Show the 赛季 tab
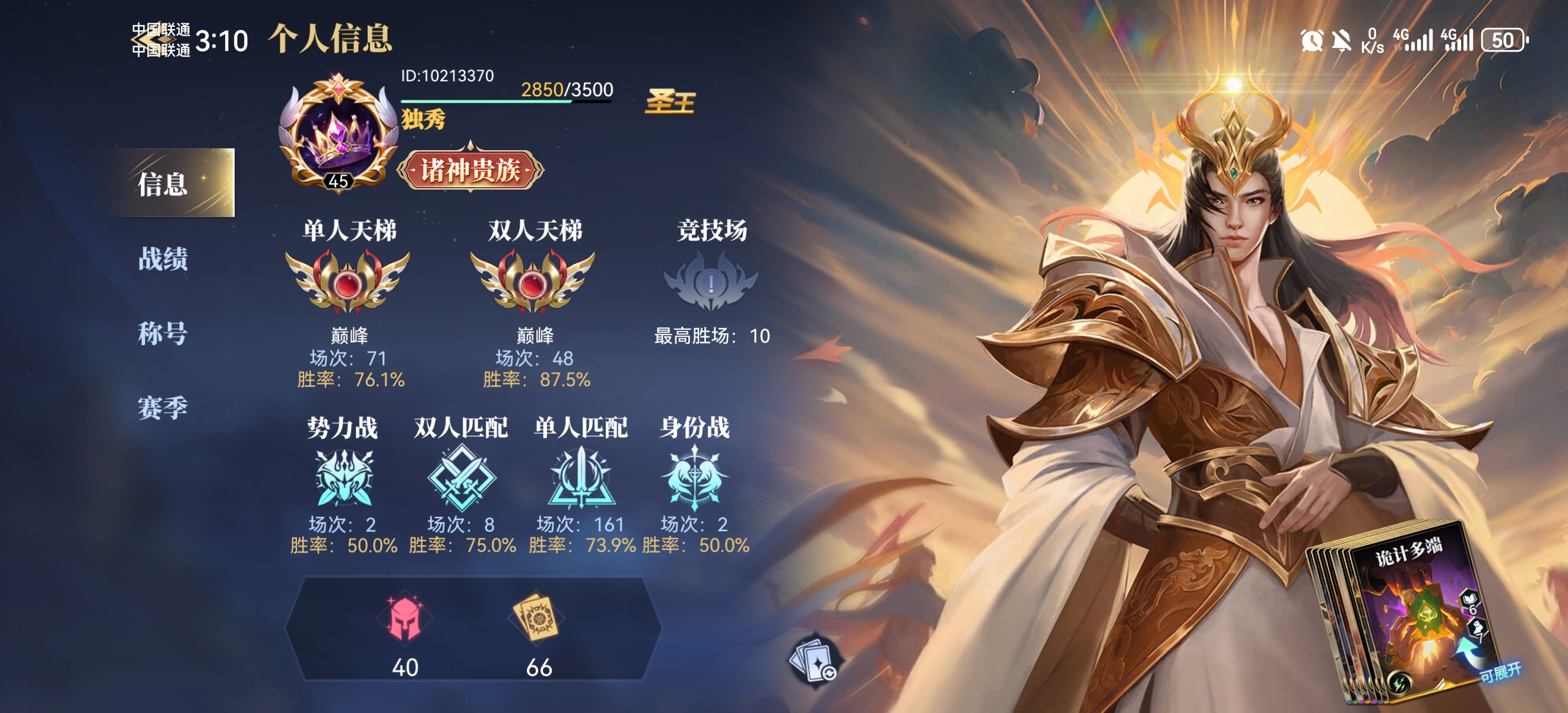 click(x=163, y=408)
